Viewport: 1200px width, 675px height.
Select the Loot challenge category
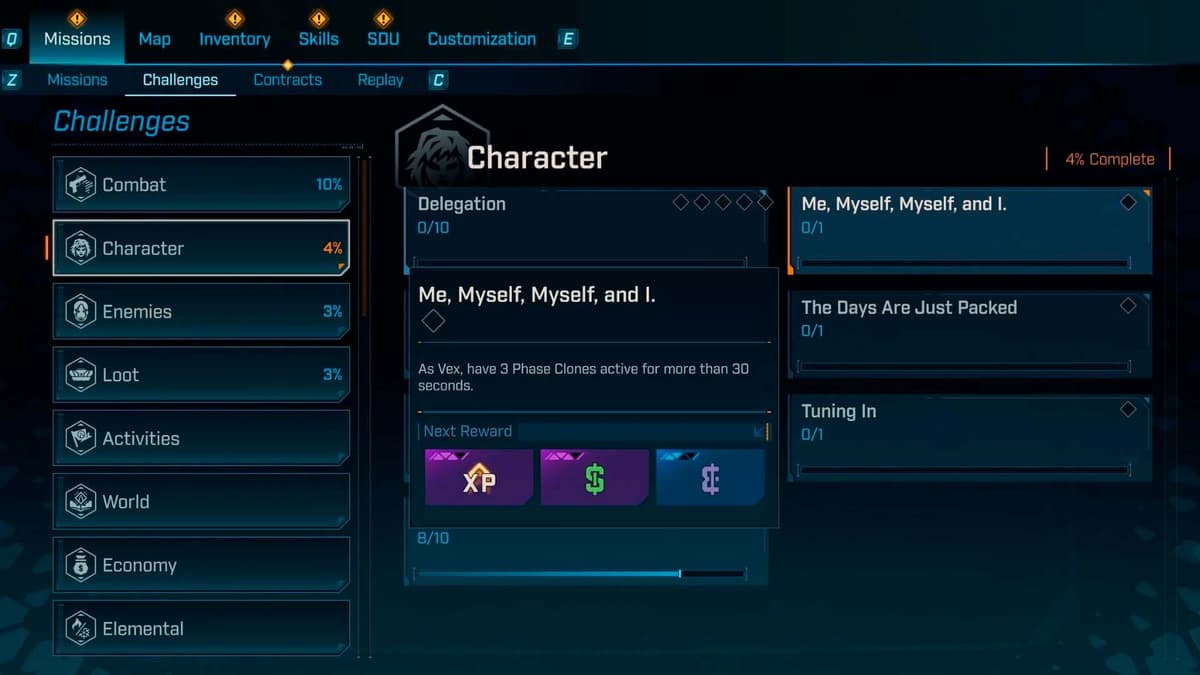pos(201,375)
